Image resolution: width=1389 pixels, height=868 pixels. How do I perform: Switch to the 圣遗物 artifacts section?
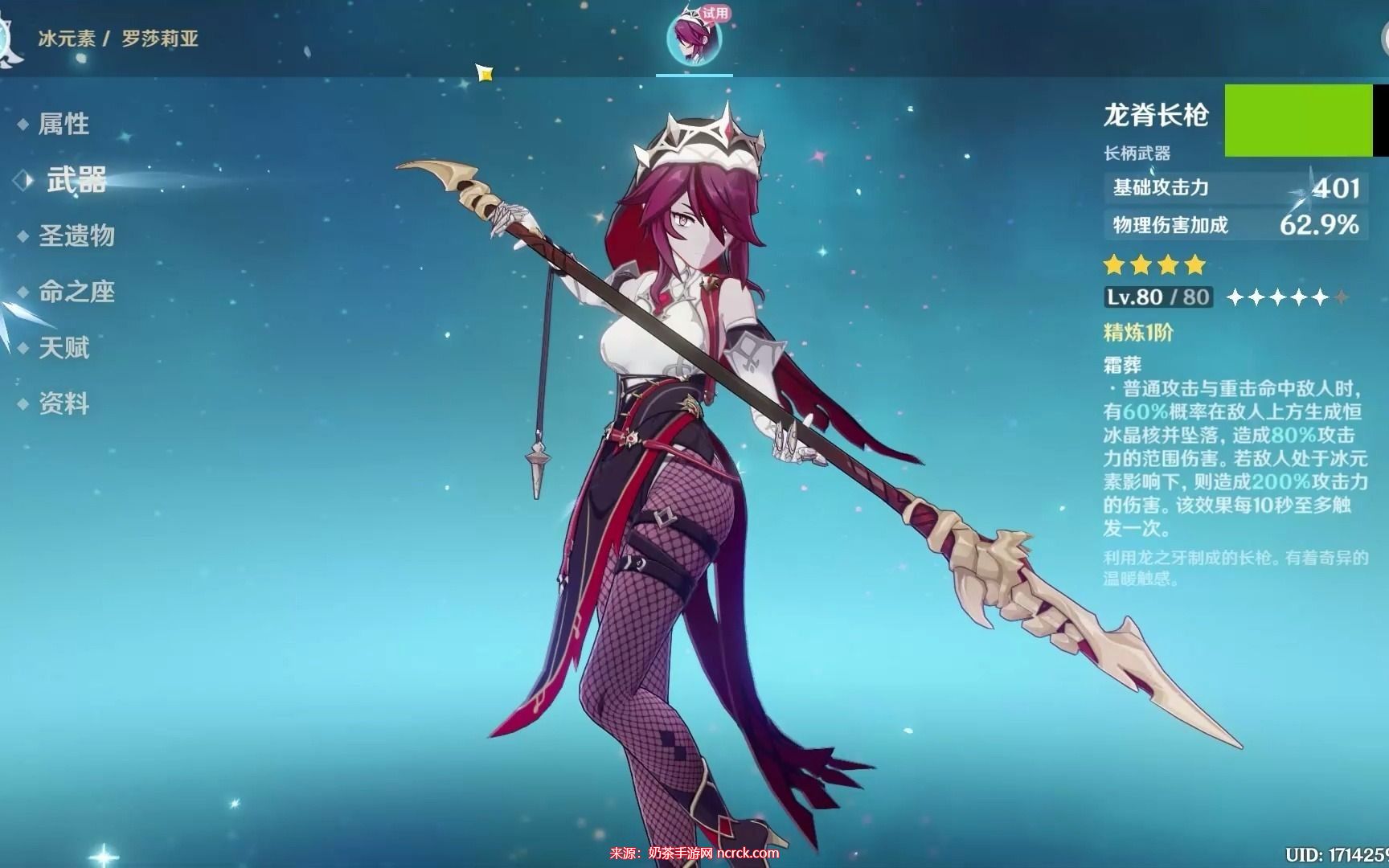point(76,235)
